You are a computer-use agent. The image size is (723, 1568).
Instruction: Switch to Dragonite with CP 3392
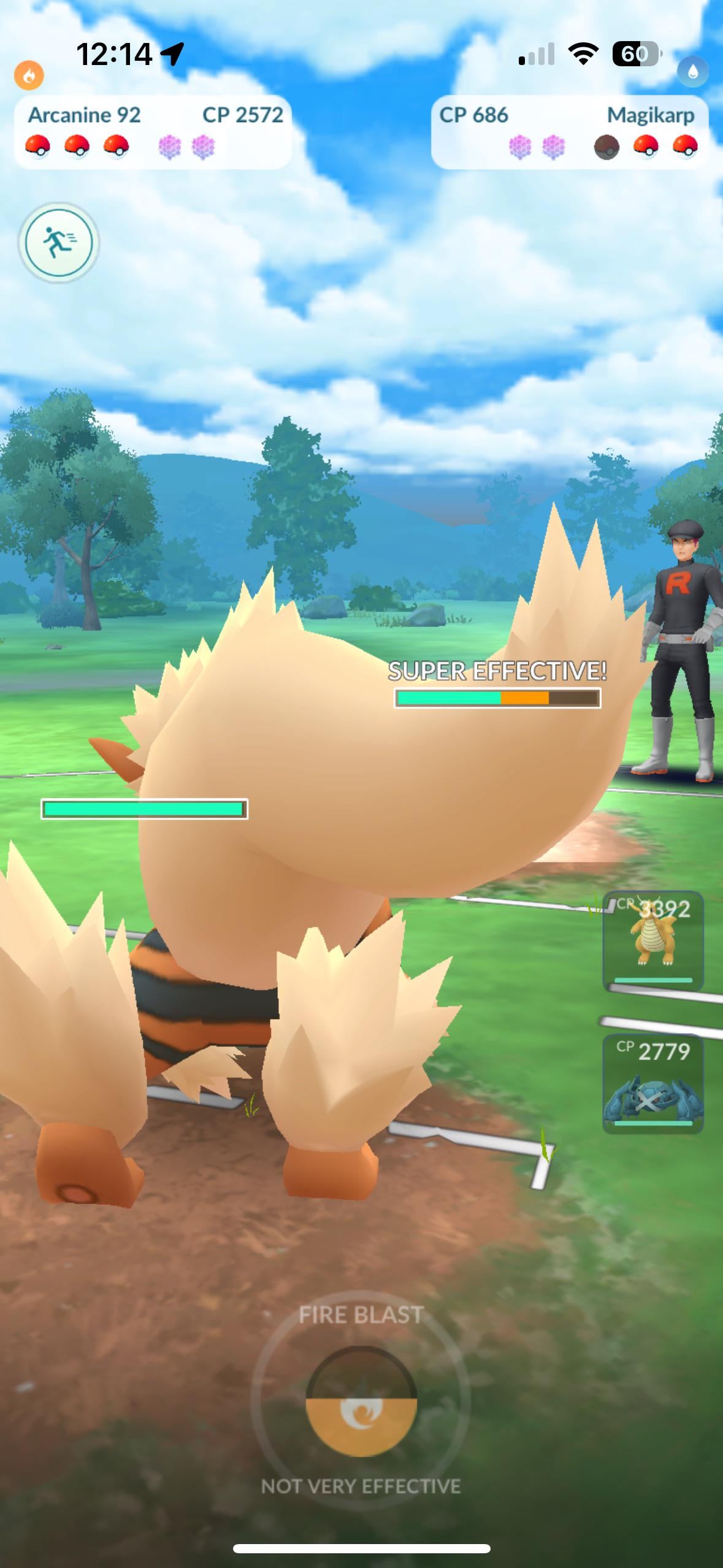tap(653, 940)
